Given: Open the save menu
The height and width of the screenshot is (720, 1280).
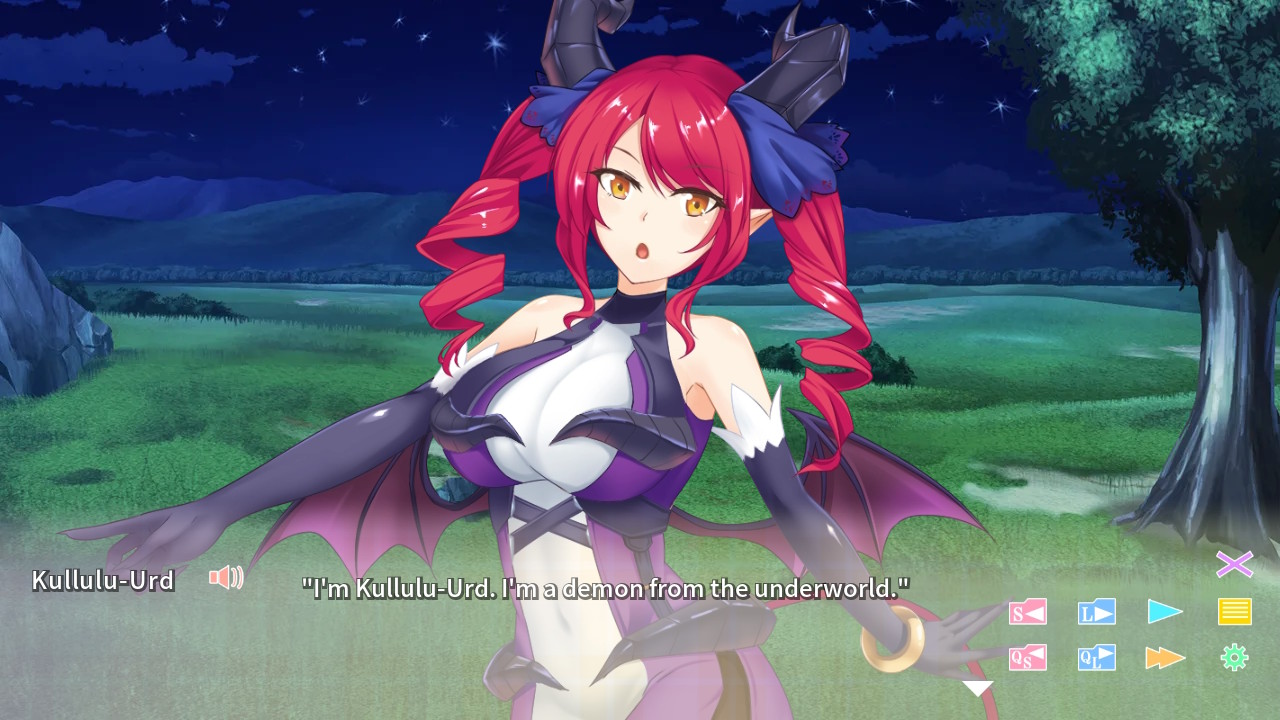Looking at the screenshot, I should tap(1030, 612).
